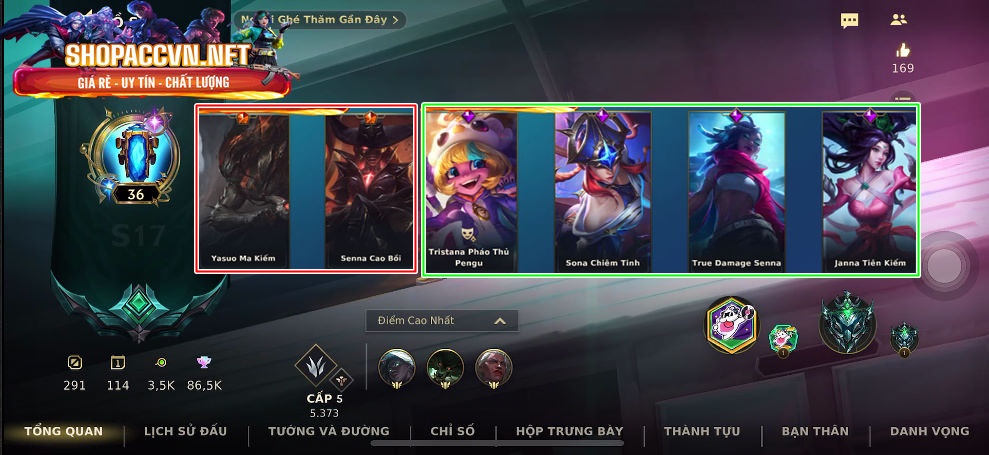Open the Hộp Trưng Bày tab
Screen dimensions: 989x455
[569, 431]
